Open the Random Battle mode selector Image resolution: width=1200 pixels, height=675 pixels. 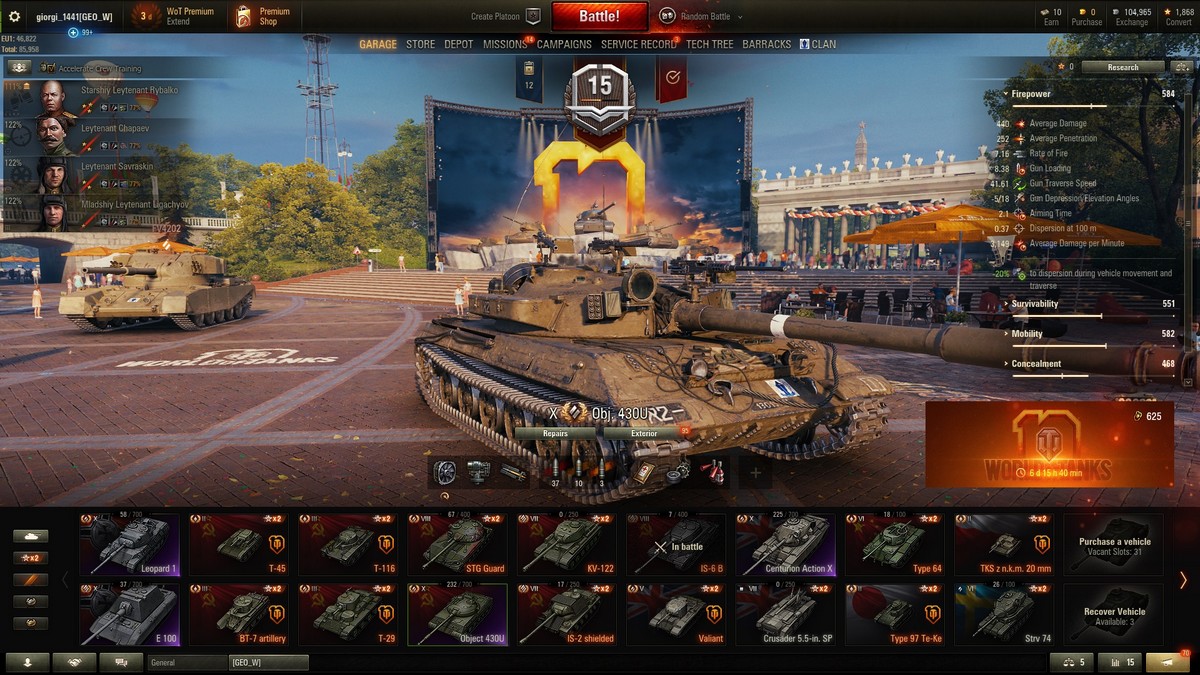click(x=696, y=16)
